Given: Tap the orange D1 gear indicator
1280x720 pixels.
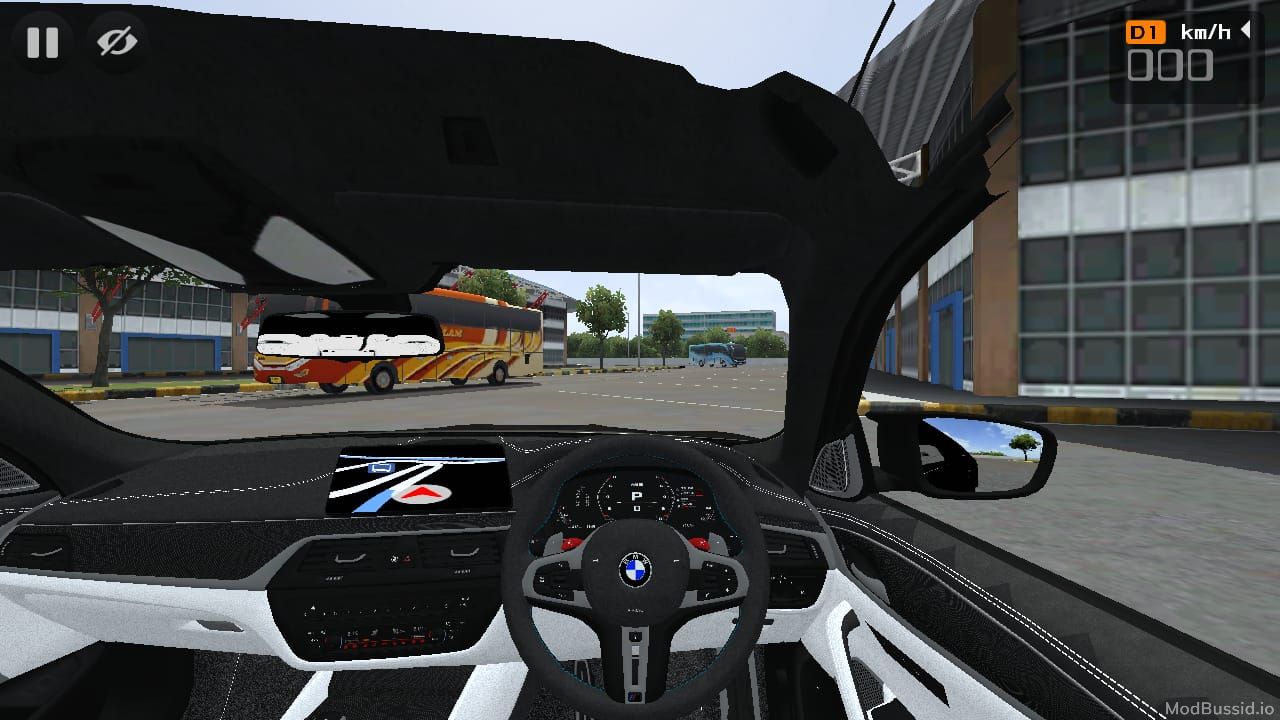Looking at the screenshot, I should (1146, 31).
